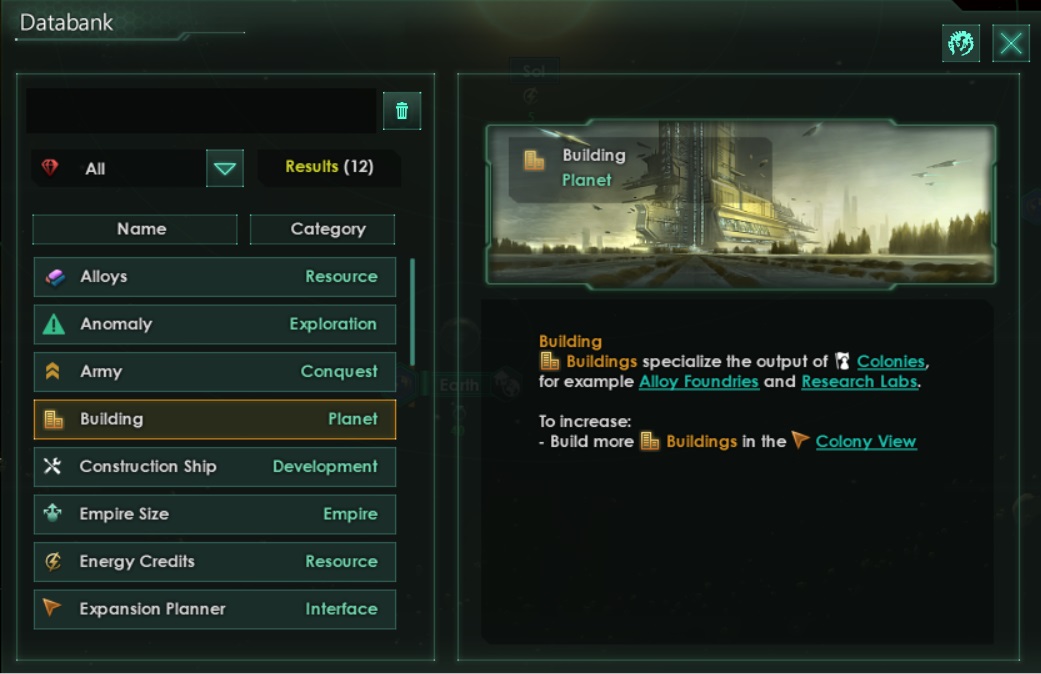Open the Anomaly entry
1041x674 pixels.
coord(214,324)
